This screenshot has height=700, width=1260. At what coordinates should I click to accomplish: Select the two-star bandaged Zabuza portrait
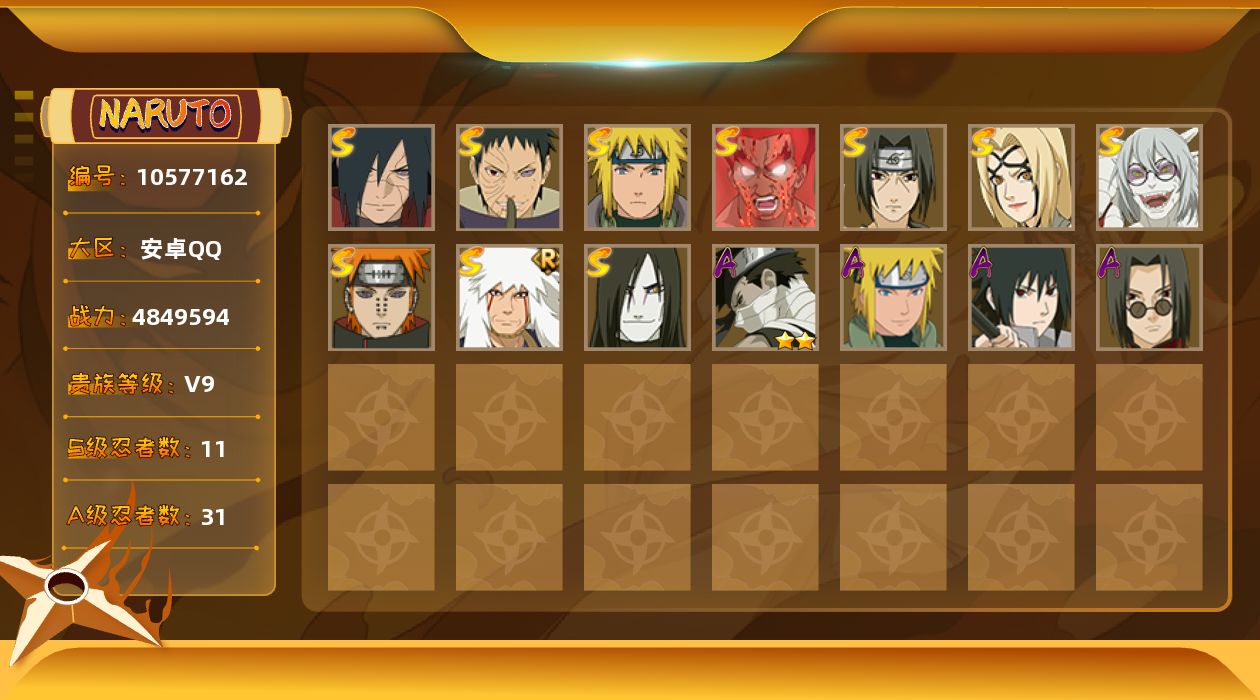pos(765,297)
